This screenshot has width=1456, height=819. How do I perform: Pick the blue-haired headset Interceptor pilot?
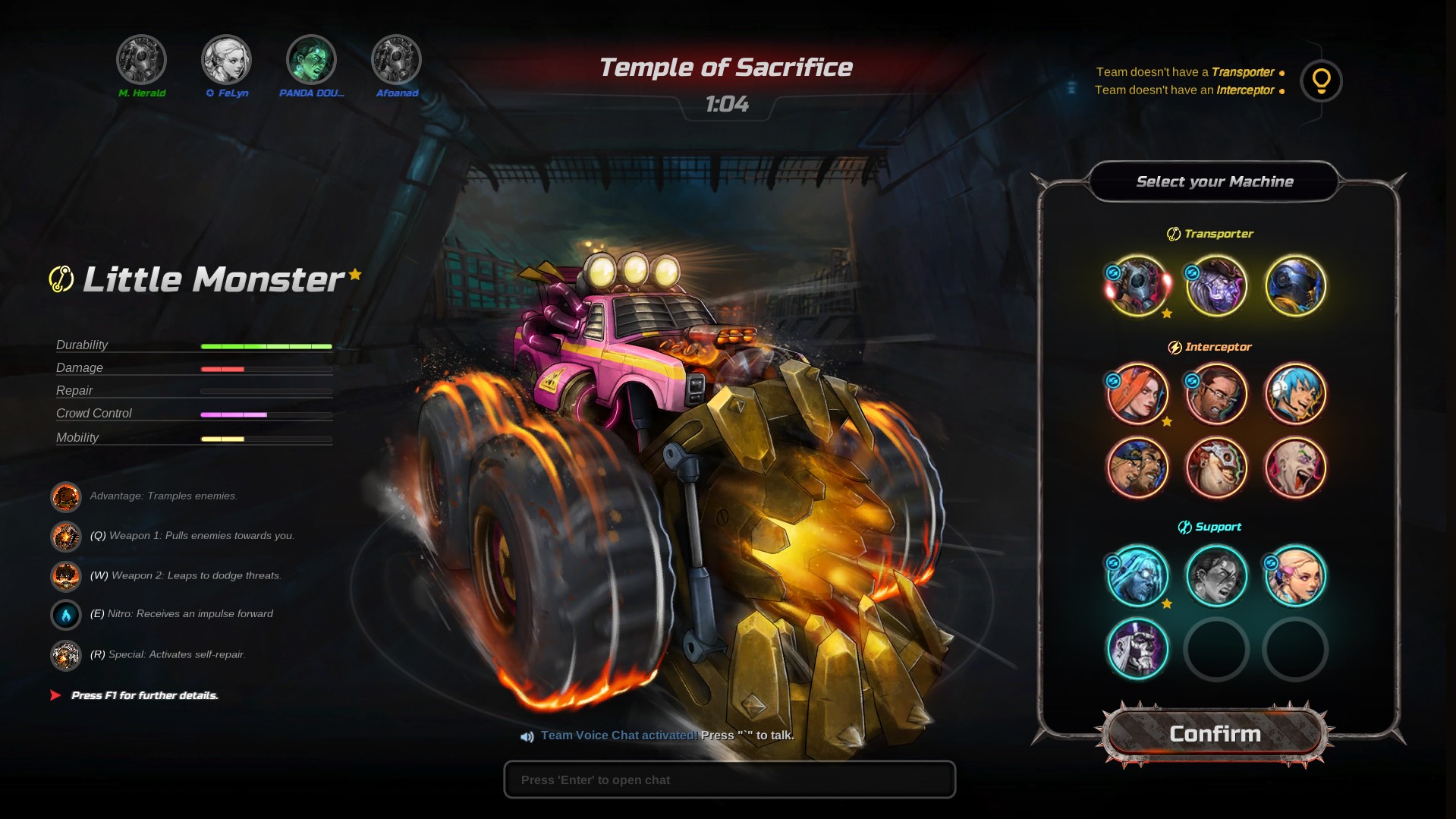(x=1295, y=394)
